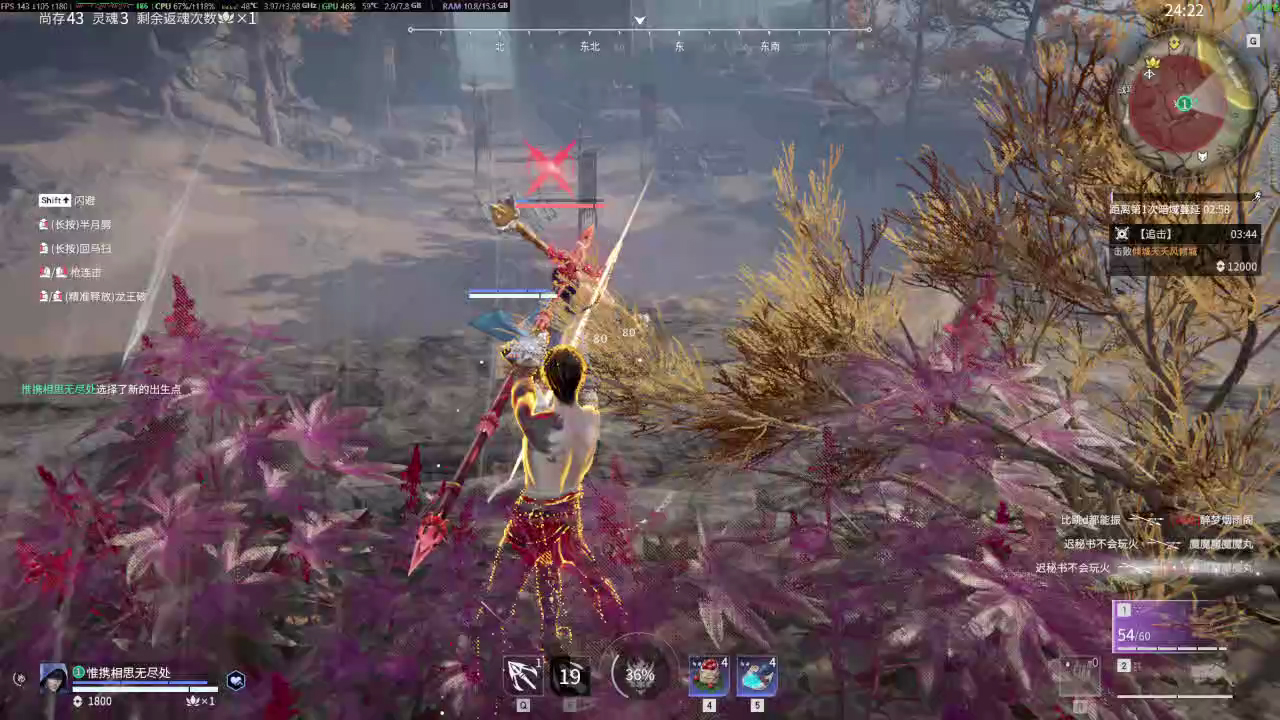The image size is (1280, 720).
Task: Select the throwing dart skill bound to Q
Action: pyautogui.click(x=522, y=675)
